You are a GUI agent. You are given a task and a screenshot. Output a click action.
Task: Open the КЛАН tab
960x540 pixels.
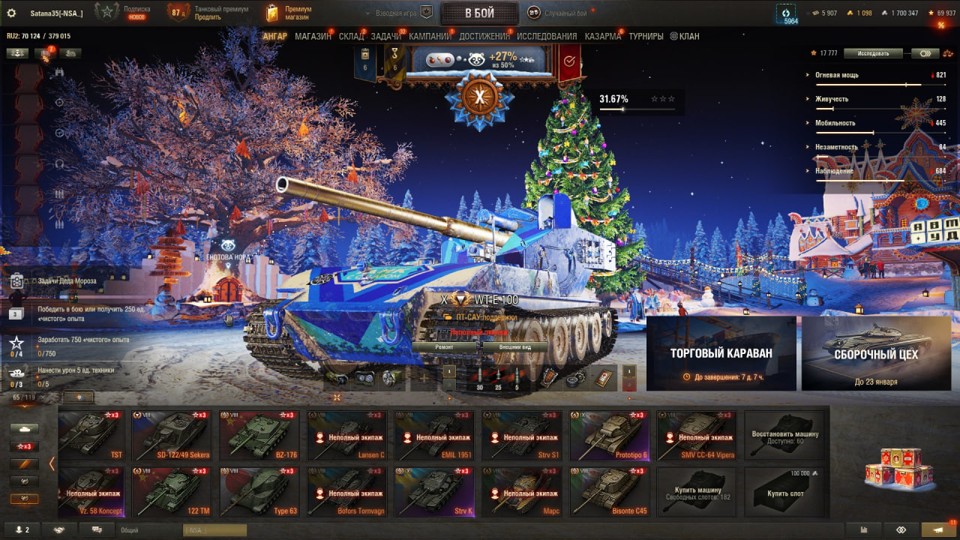[x=686, y=37]
